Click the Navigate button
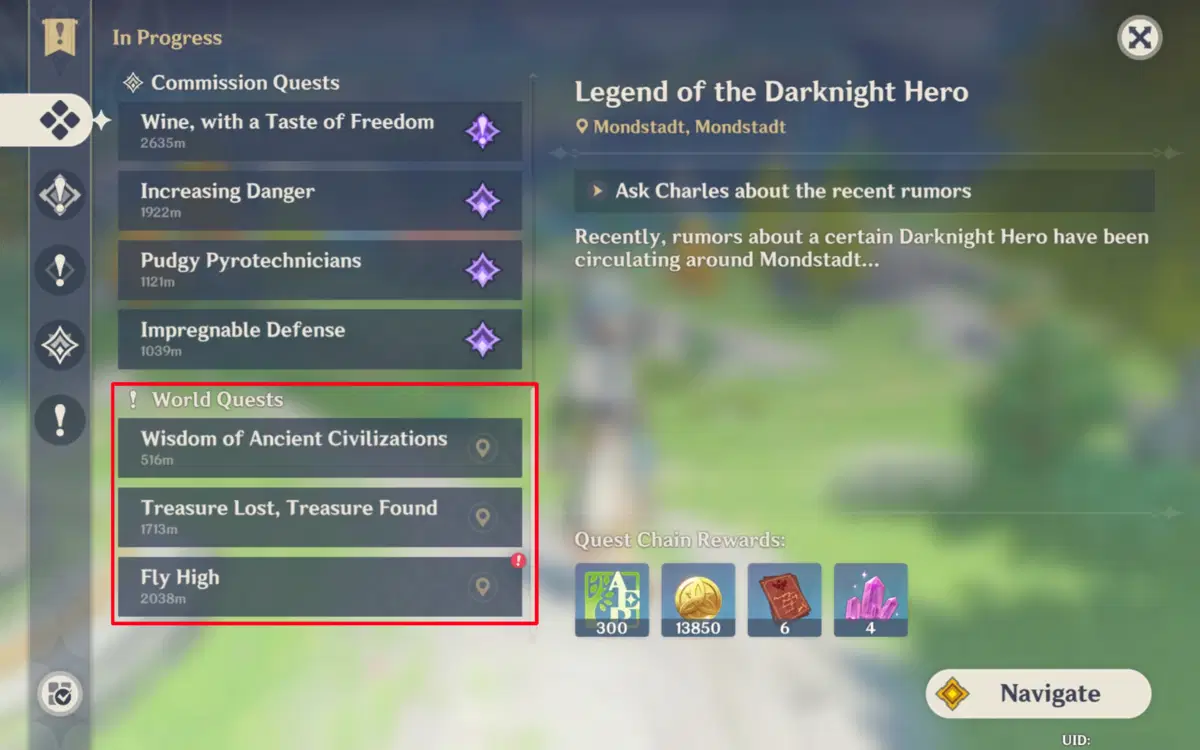This screenshot has width=1200, height=750. (1038, 694)
